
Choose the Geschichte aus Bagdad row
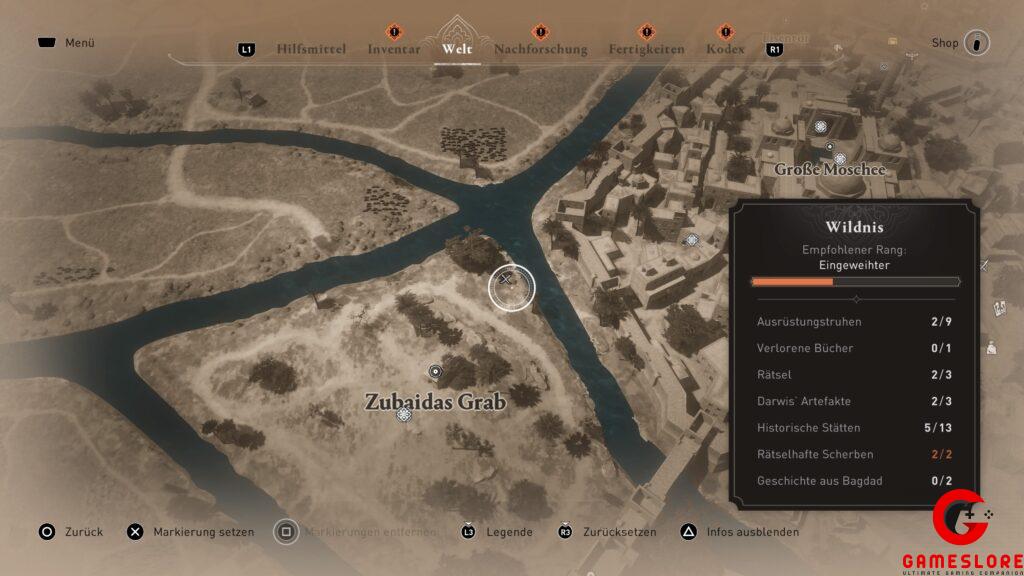tap(854, 481)
